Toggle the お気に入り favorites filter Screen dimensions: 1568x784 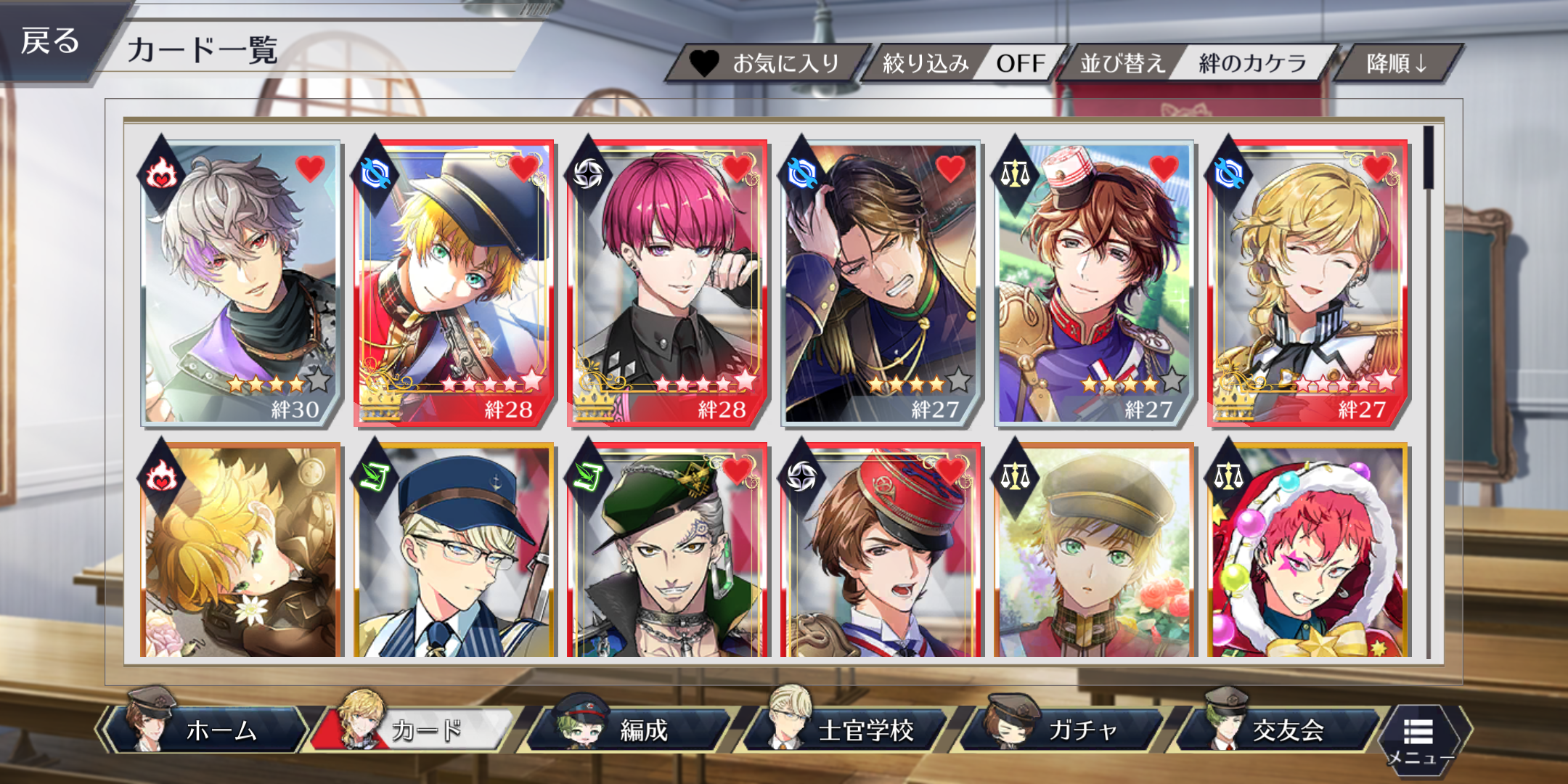tap(769, 64)
